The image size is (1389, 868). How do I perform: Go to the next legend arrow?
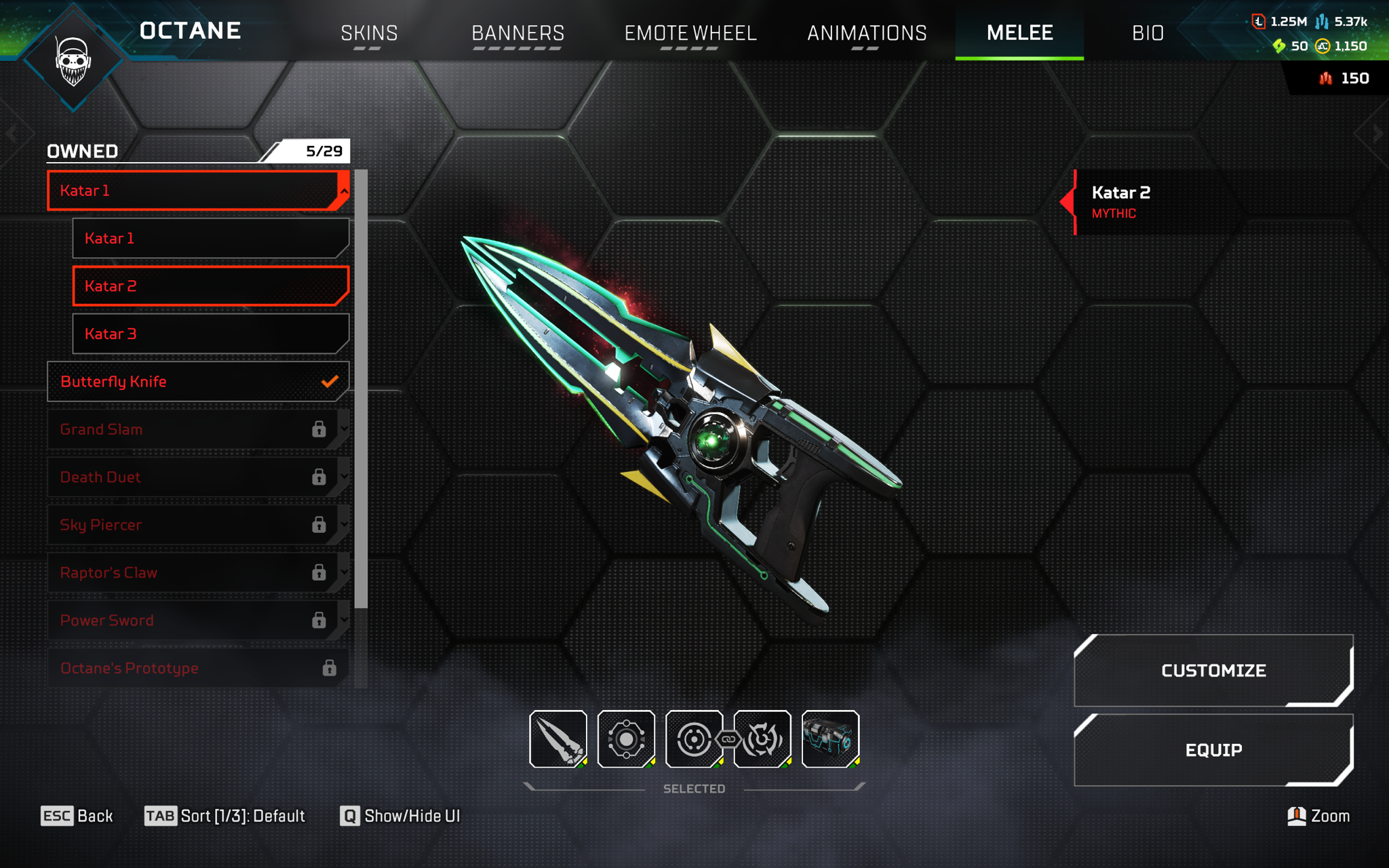click(1377, 134)
